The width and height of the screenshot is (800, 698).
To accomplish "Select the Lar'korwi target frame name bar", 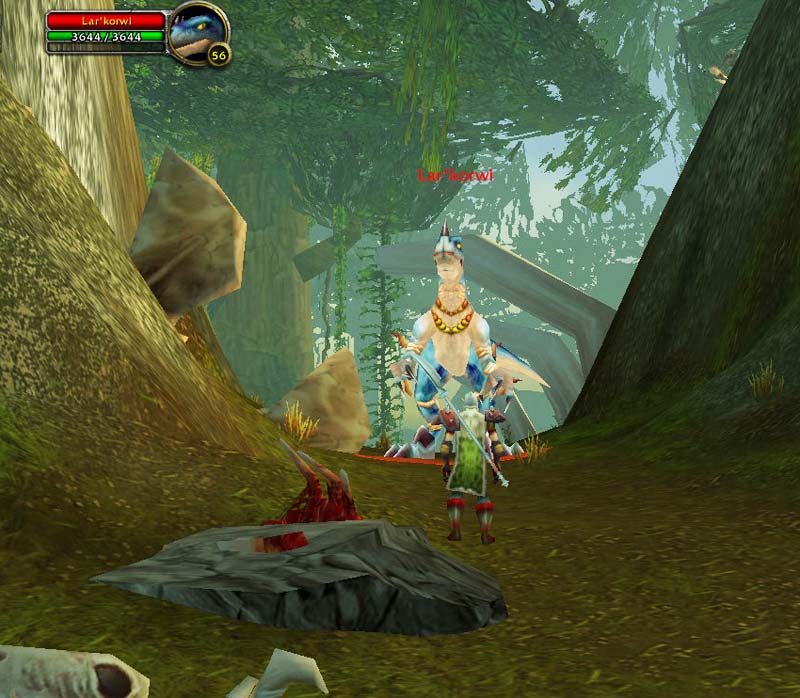I will coord(105,20).
